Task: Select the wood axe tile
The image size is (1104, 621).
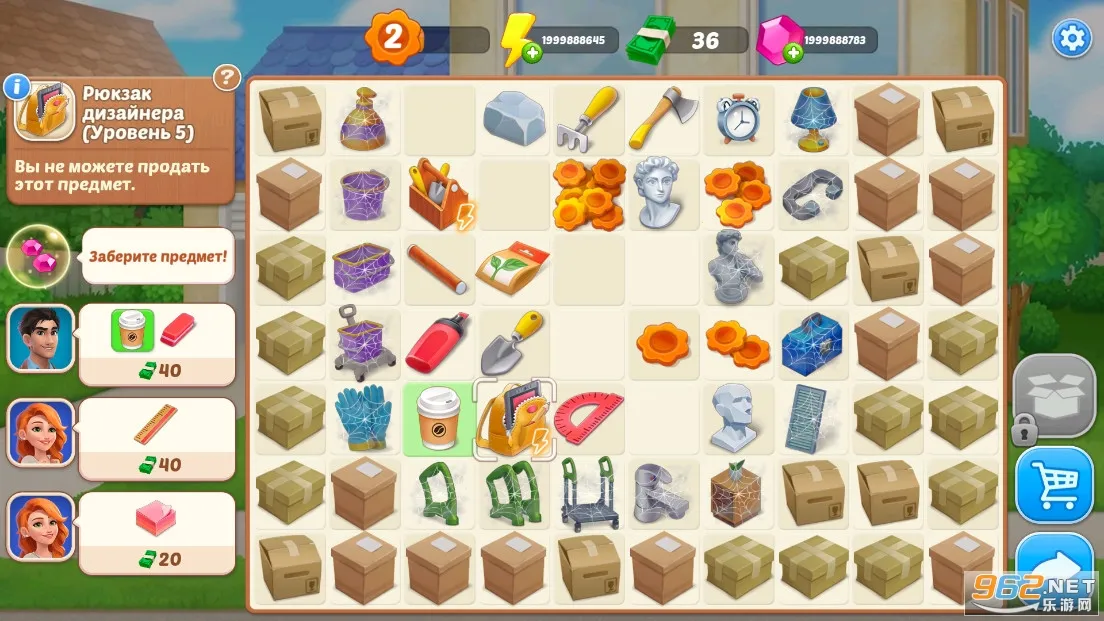Action: point(661,116)
